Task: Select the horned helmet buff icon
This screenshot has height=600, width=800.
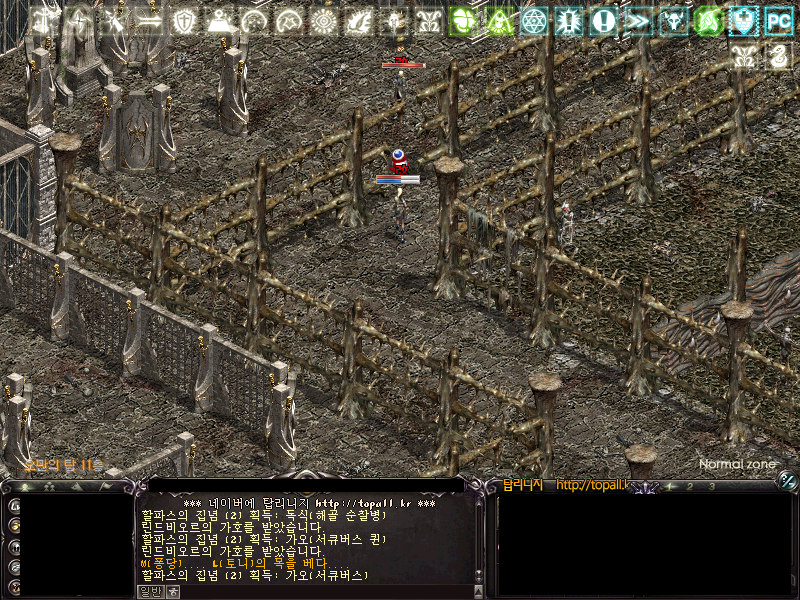Action: tap(672, 21)
